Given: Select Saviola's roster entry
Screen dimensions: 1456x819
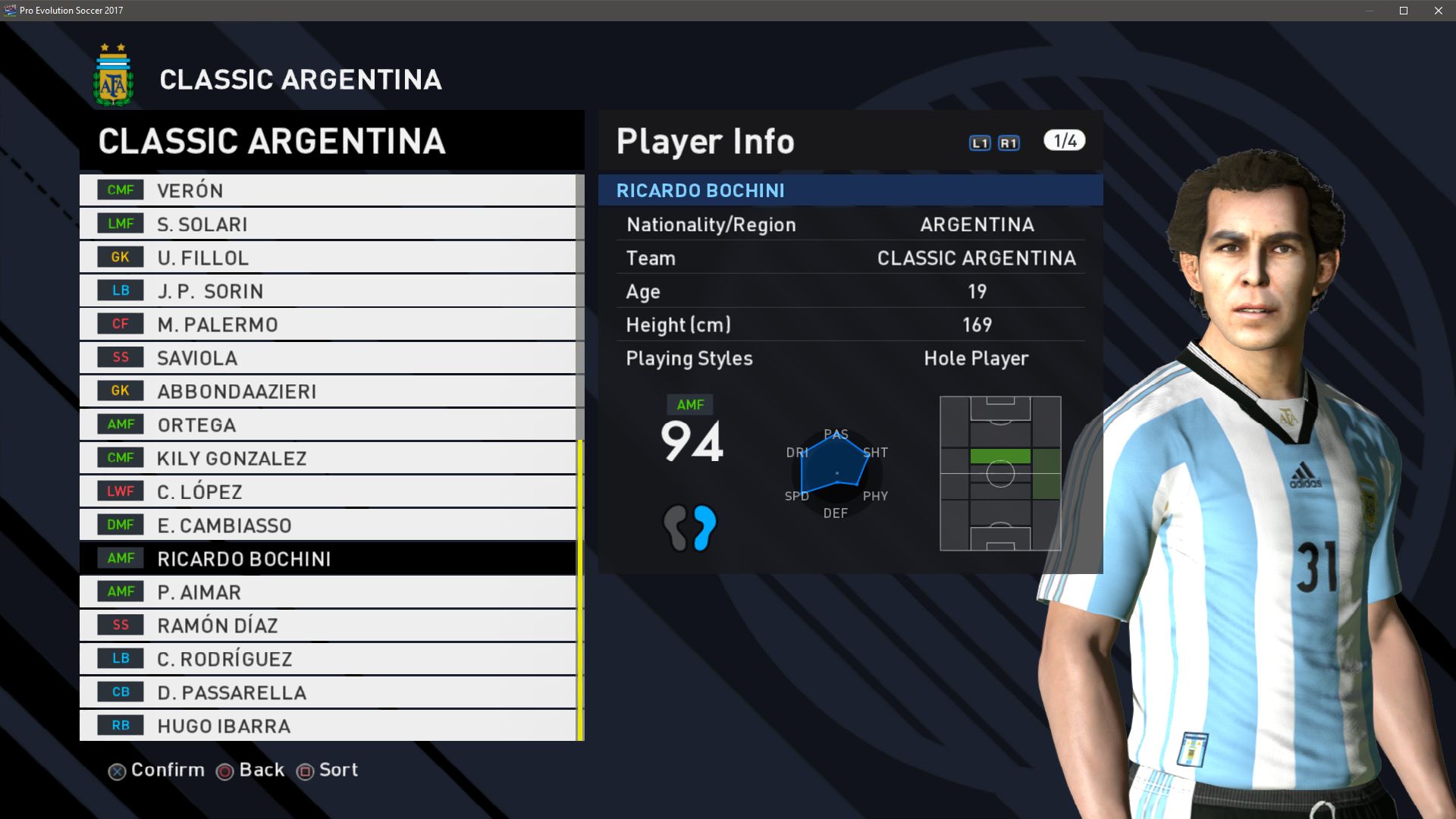Looking at the screenshot, I should click(328, 357).
